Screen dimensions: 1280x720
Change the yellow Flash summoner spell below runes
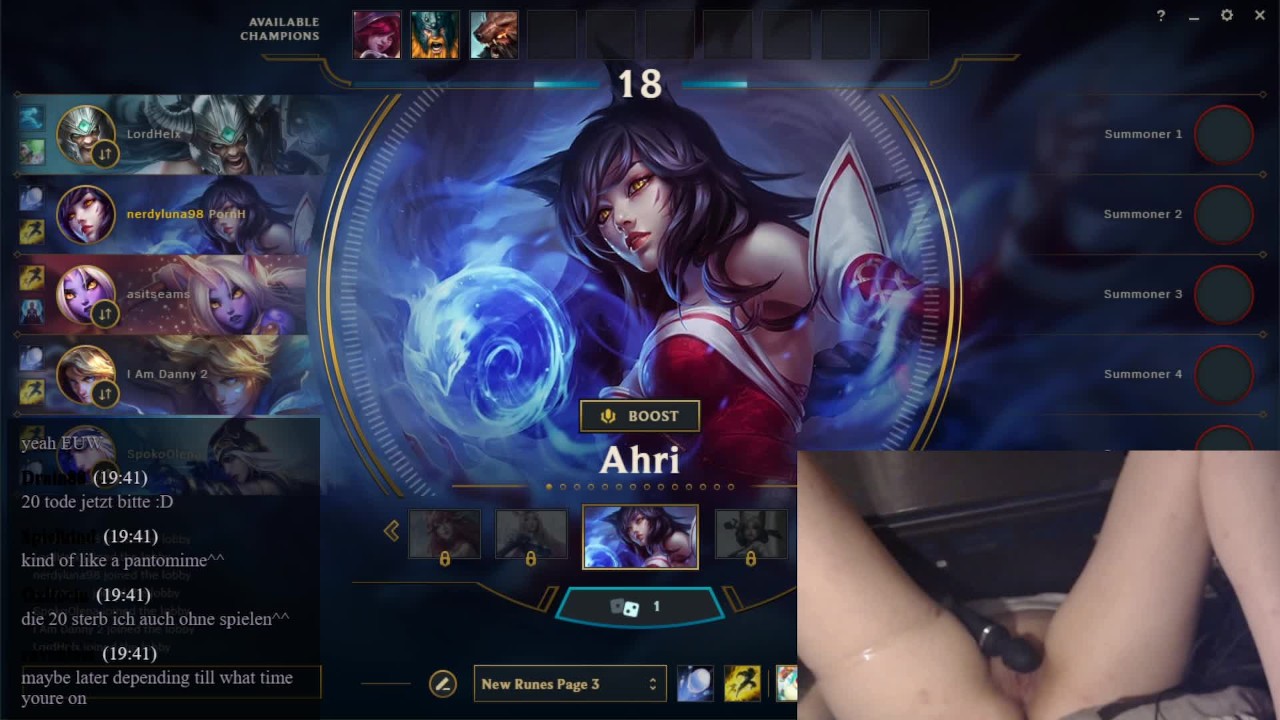pyautogui.click(x=742, y=683)
